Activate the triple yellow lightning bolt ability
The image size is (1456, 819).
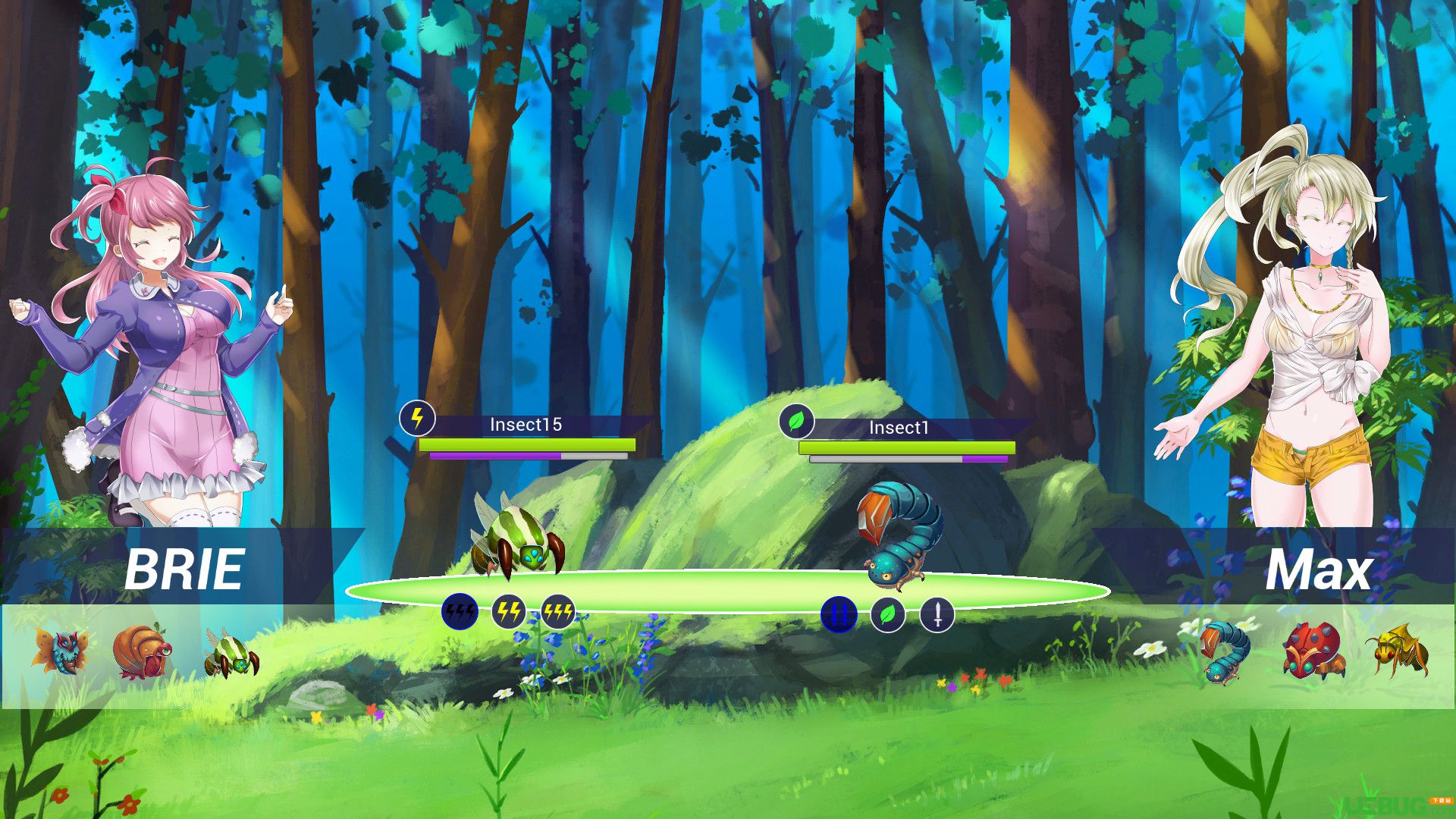pyautogui.click(x=557, y=612)
